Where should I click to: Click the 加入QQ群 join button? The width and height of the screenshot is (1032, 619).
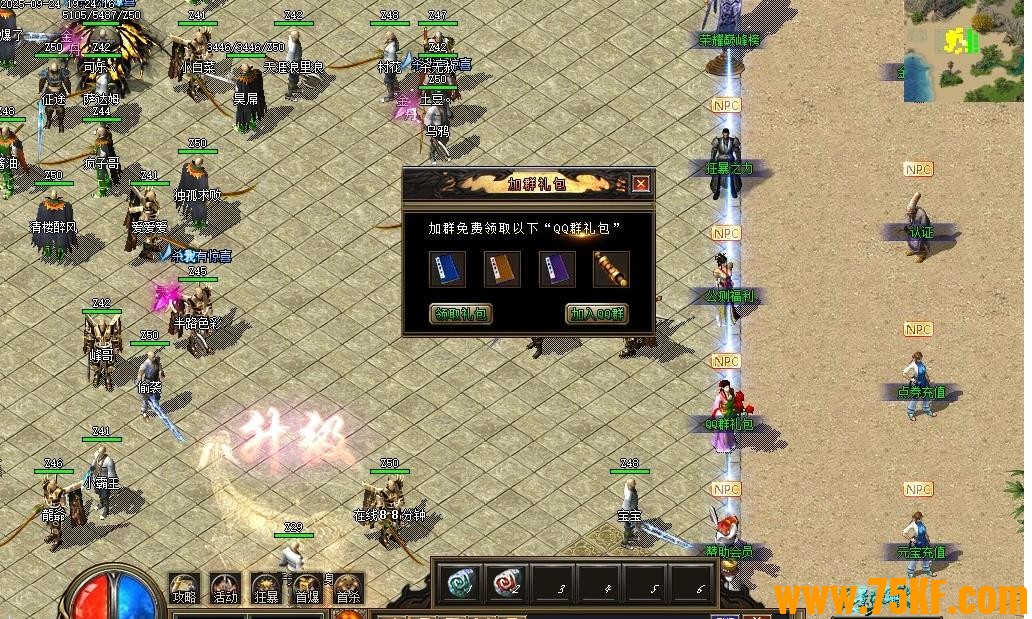click(597, 314)
